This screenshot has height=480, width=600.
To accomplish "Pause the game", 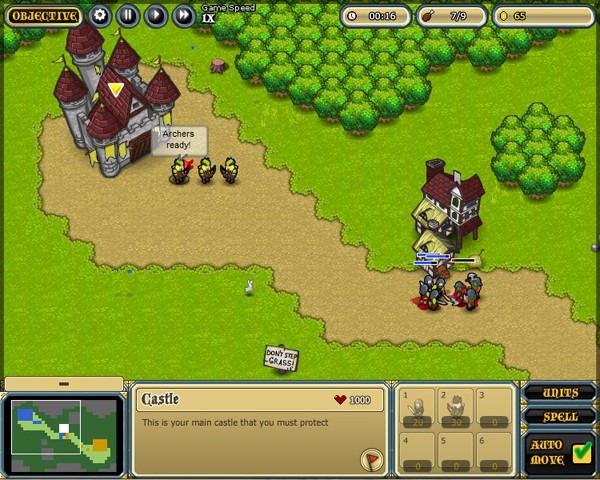I will (x=127, y=16).
